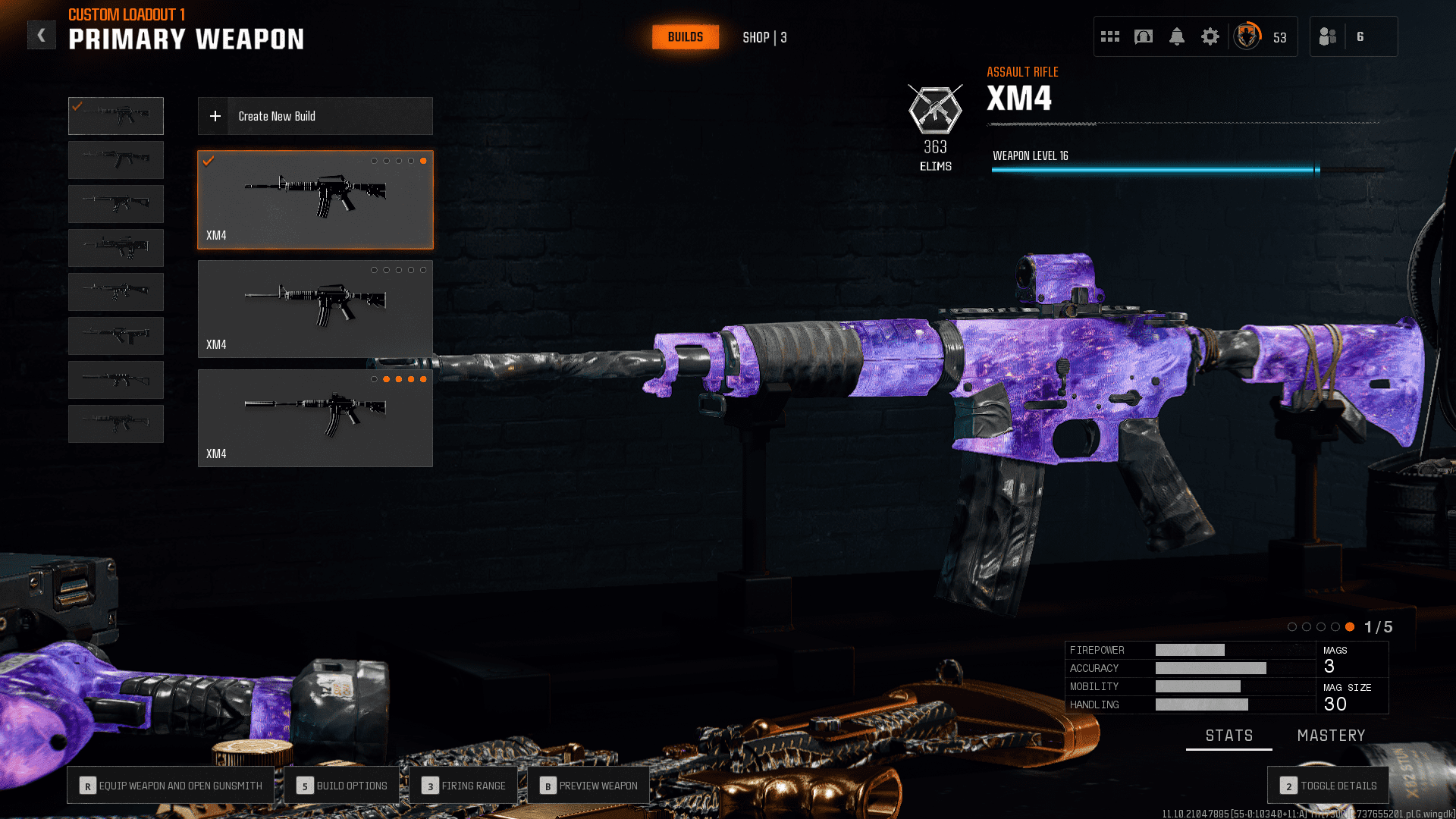
Task: Go back with the top-left arrow
Action: pyautogui.click(x=42, y=35)
